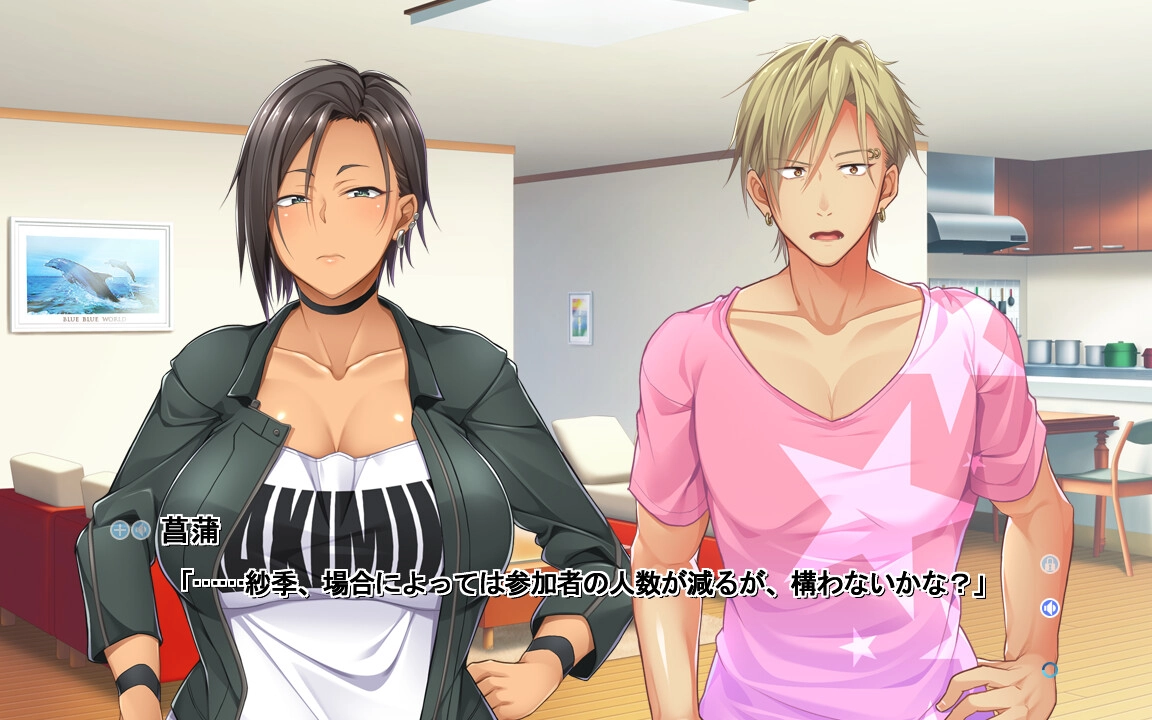This screenshot has height=720, width=1152.
Task: Replay voice with speaker icon beside 菖蒲
Action: 141,530
